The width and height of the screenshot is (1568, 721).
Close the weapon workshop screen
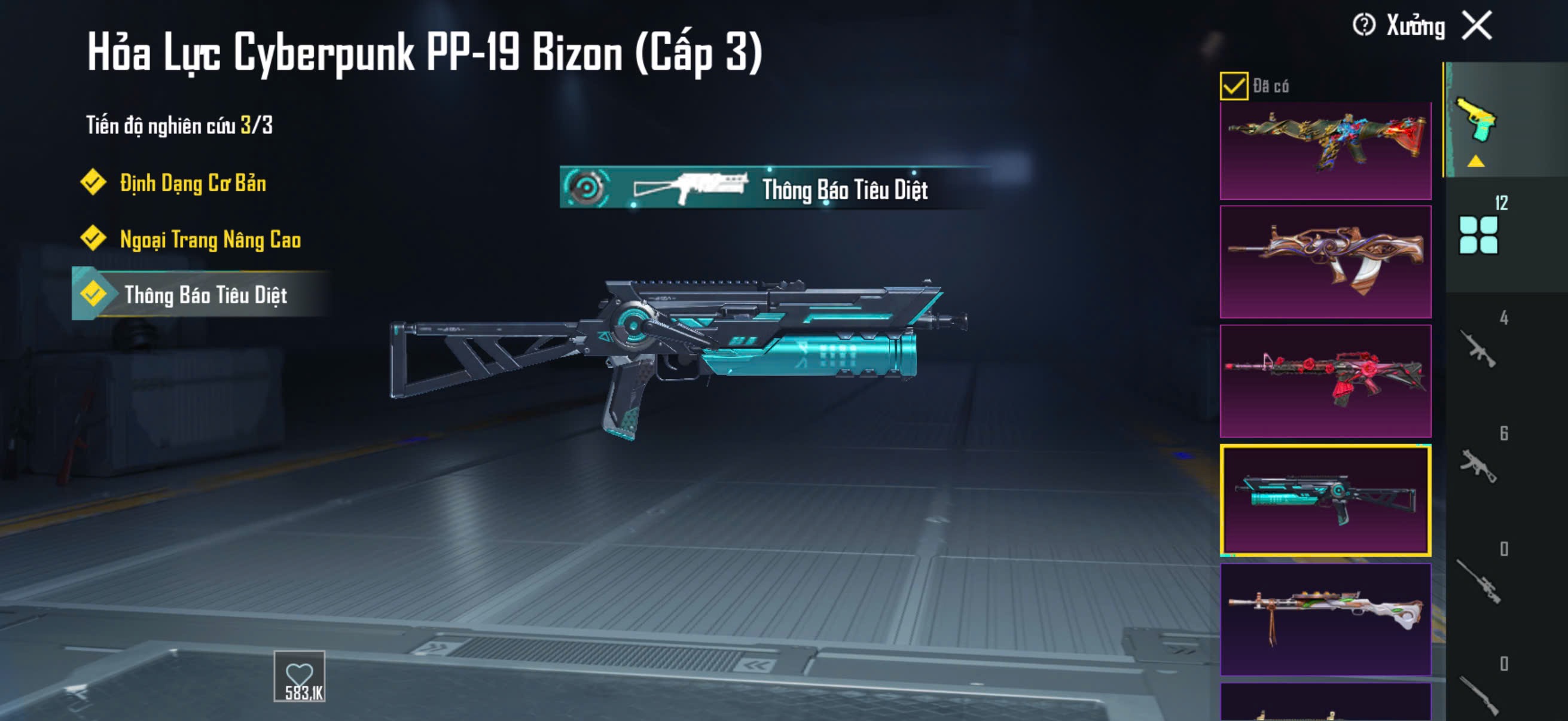[1477, 26]
